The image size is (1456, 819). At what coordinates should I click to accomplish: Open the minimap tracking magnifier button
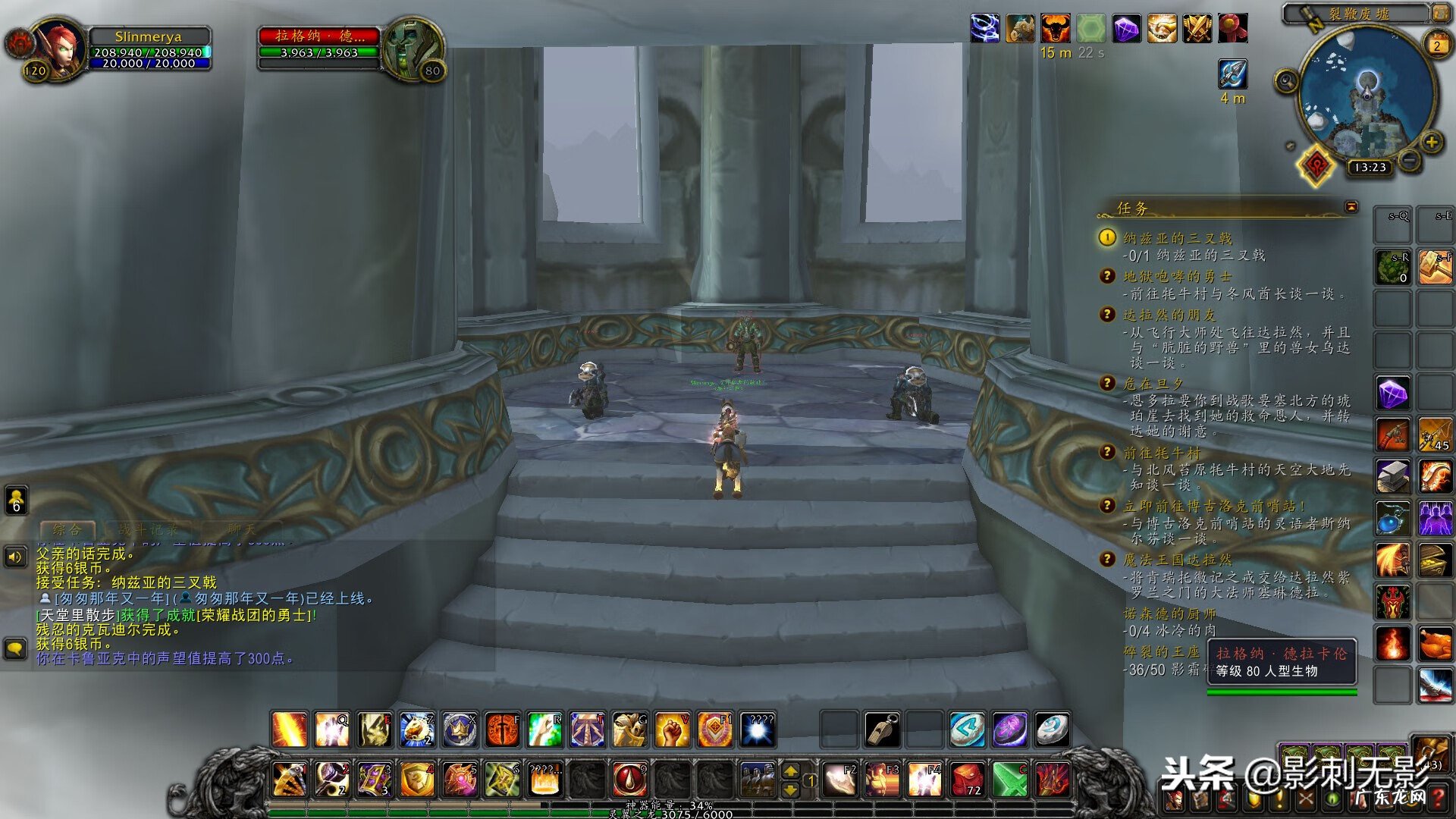coord(1286,80)
